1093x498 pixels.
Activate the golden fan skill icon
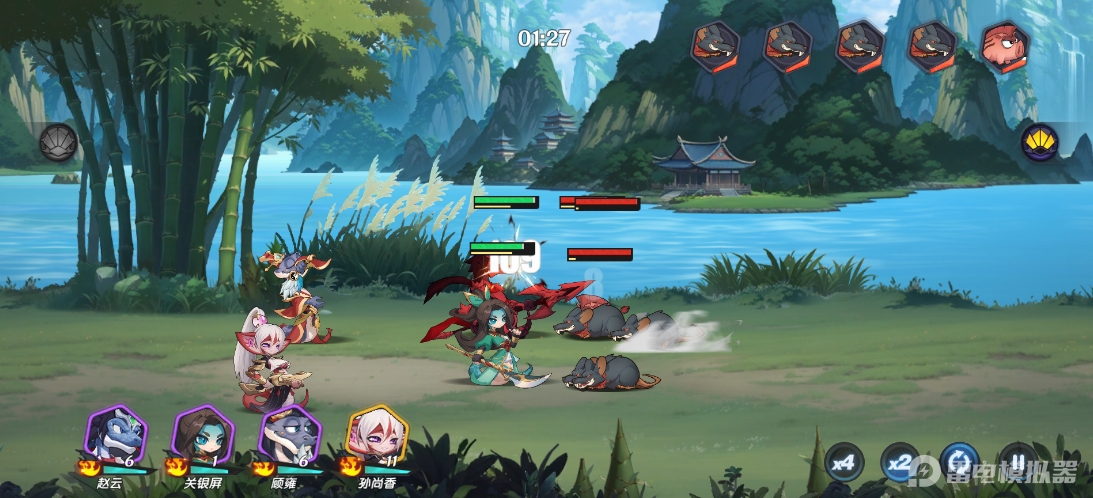point(1040,142)
